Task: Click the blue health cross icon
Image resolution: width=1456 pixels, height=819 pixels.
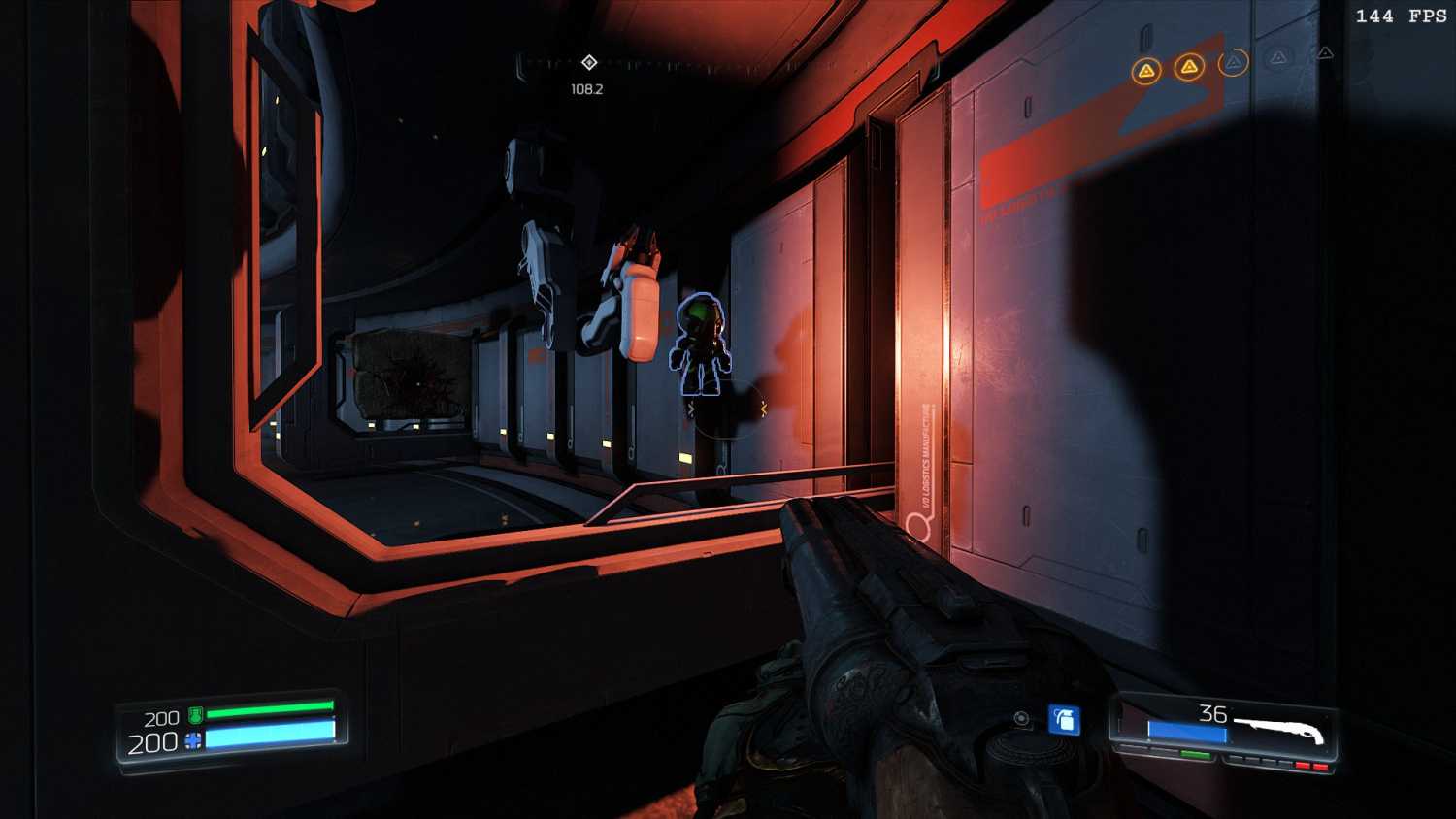Action: pyautogui.click(x=193, y=742)
